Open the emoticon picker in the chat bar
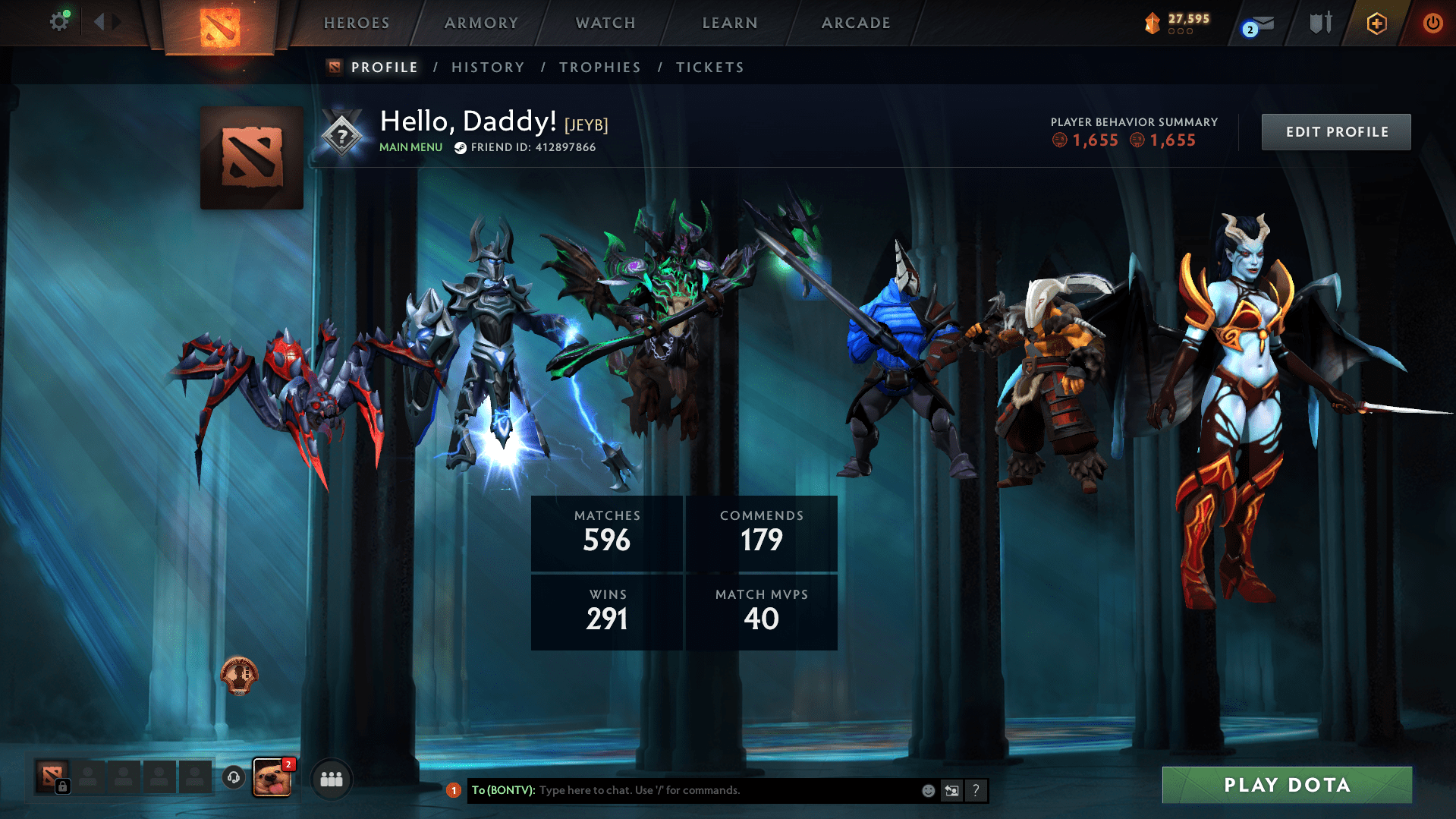The height and width of the screenshot is (819, 1456). click(927, 790)
